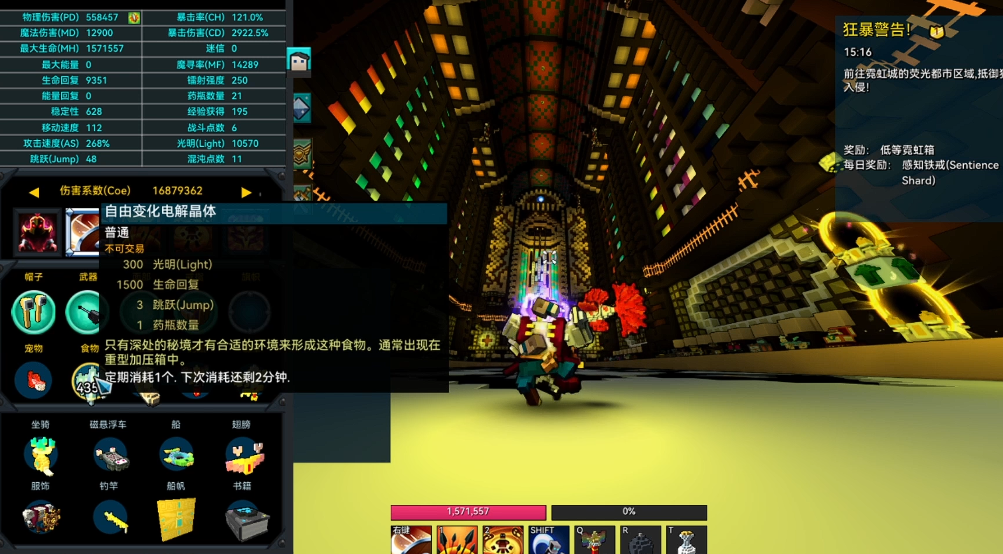Viewport: 1003px width, 554px height.
Task: Choose the yellow sail (船帆) slot
Action: click(176, 517)
